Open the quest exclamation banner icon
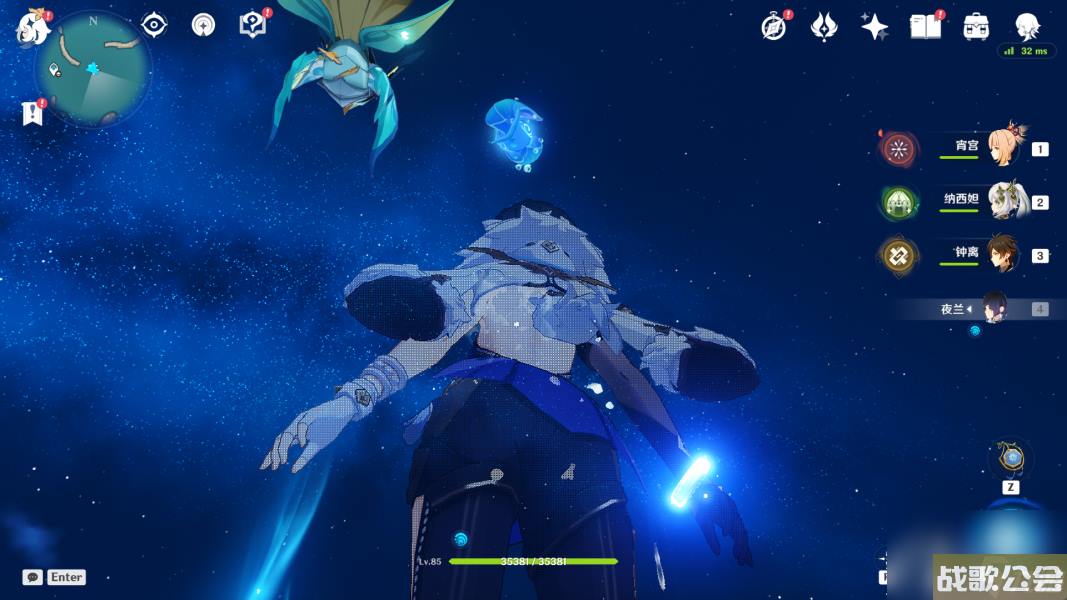Viewport: 1067px width, 600px height. pos(33,113)
